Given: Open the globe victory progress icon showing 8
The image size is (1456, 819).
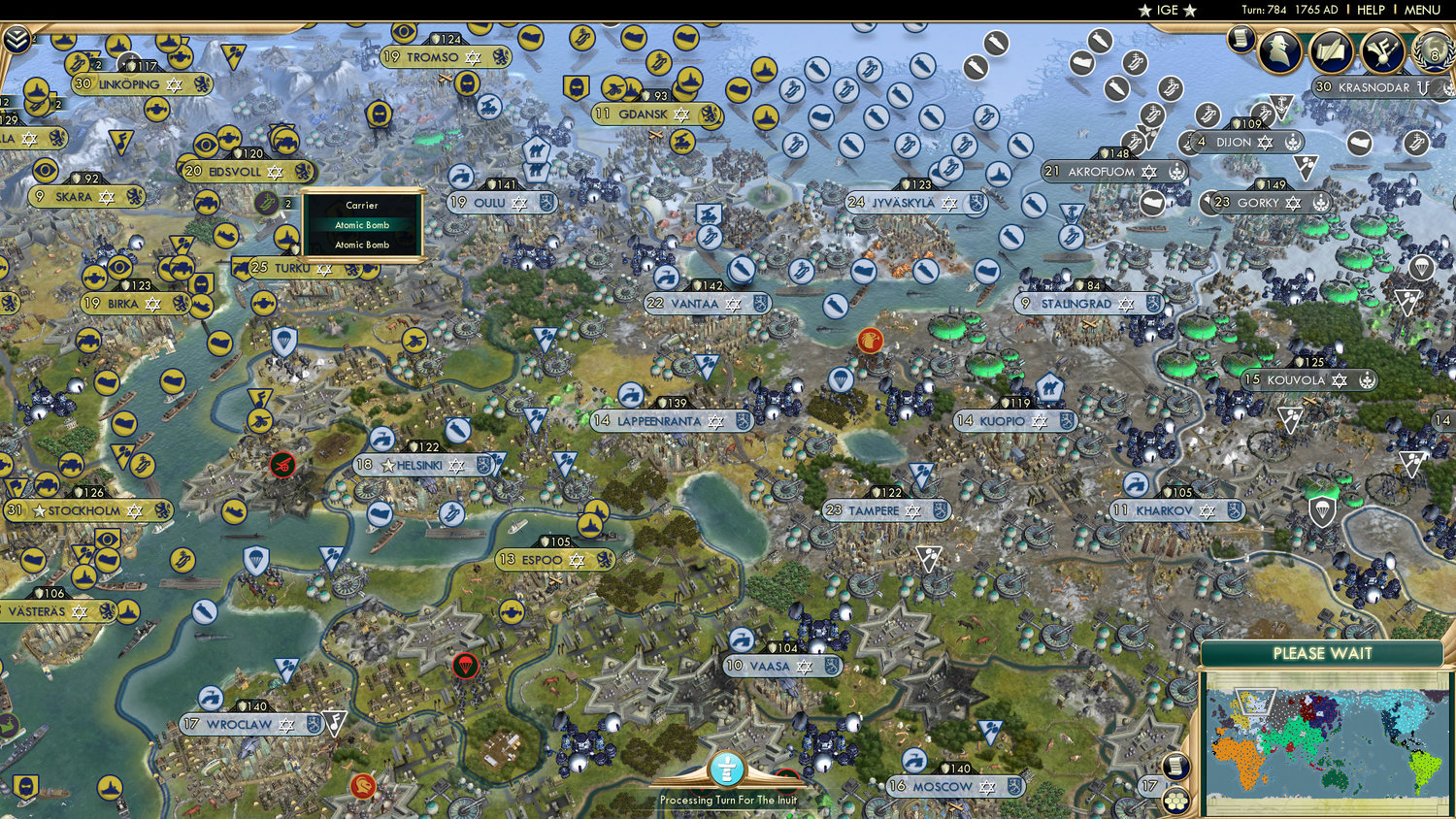Looking at the screenshot, I should (x=1433, y=52).
